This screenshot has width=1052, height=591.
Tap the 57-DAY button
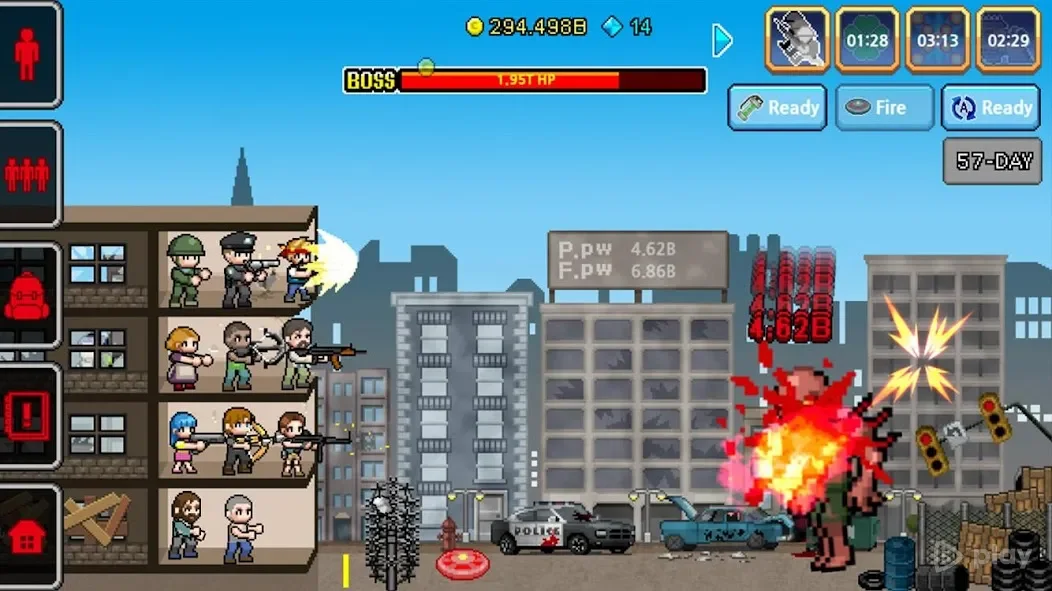pyautogui.click(x=993, y=161)
